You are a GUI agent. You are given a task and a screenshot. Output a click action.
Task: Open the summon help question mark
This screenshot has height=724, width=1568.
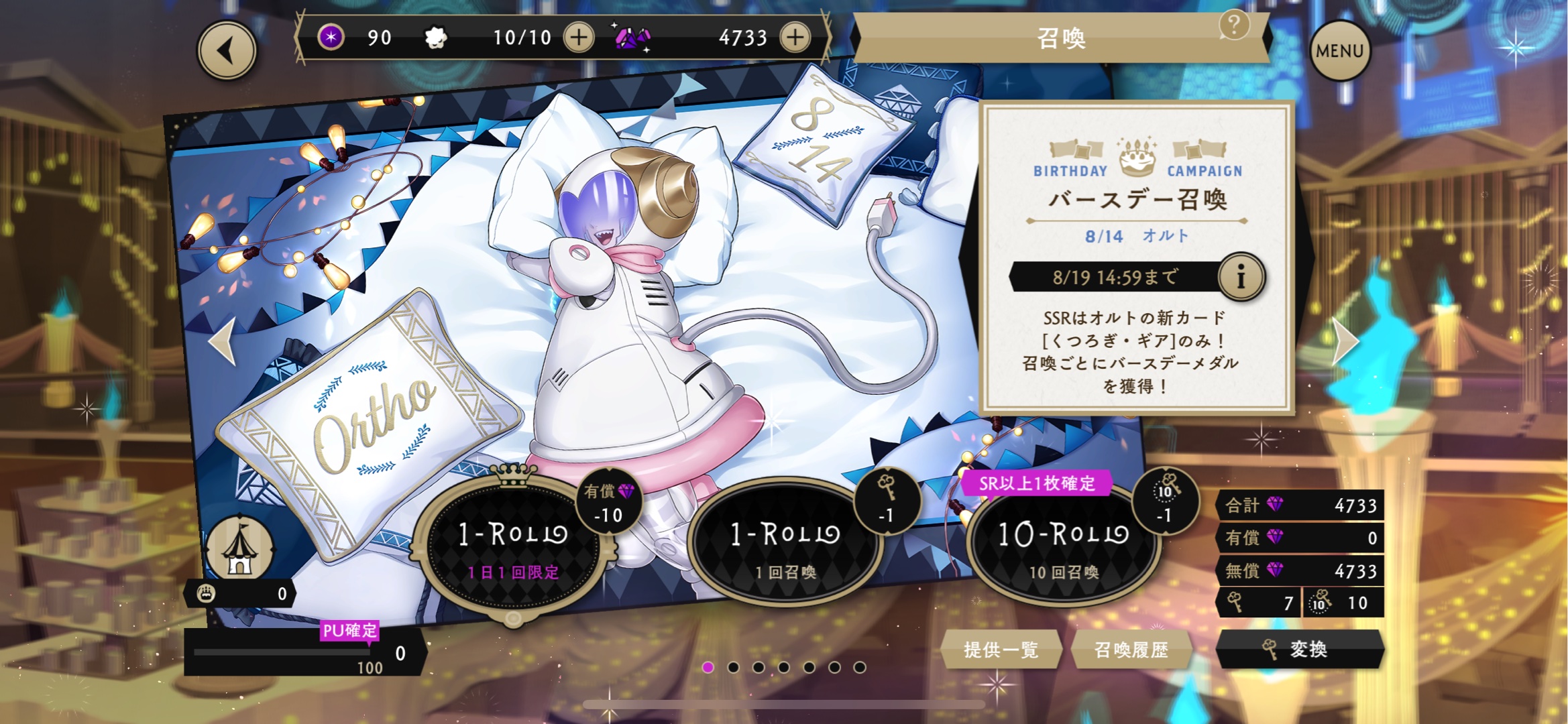pos(1233,25)
